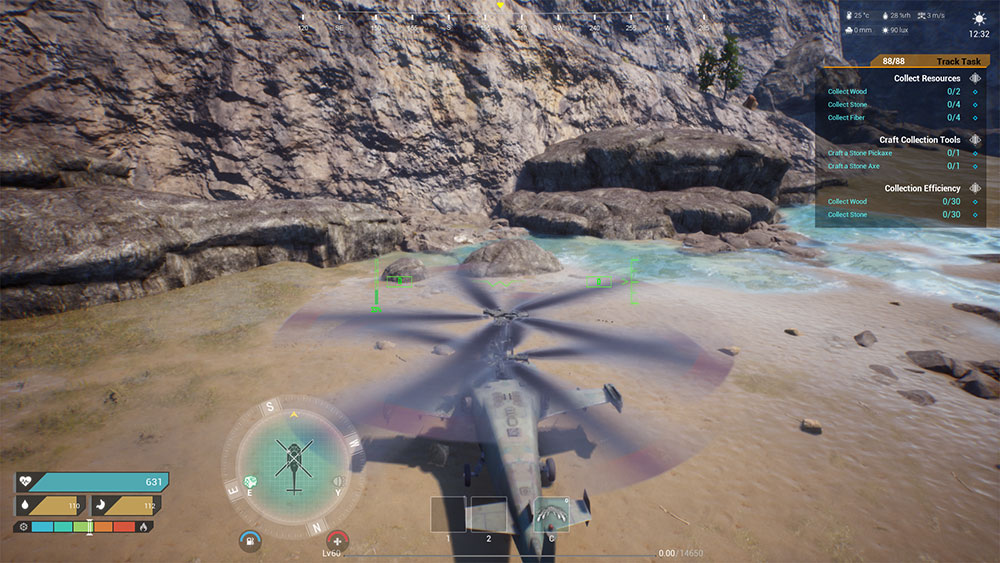Click the green resource marker on minimap

click(x=251, y=482)
